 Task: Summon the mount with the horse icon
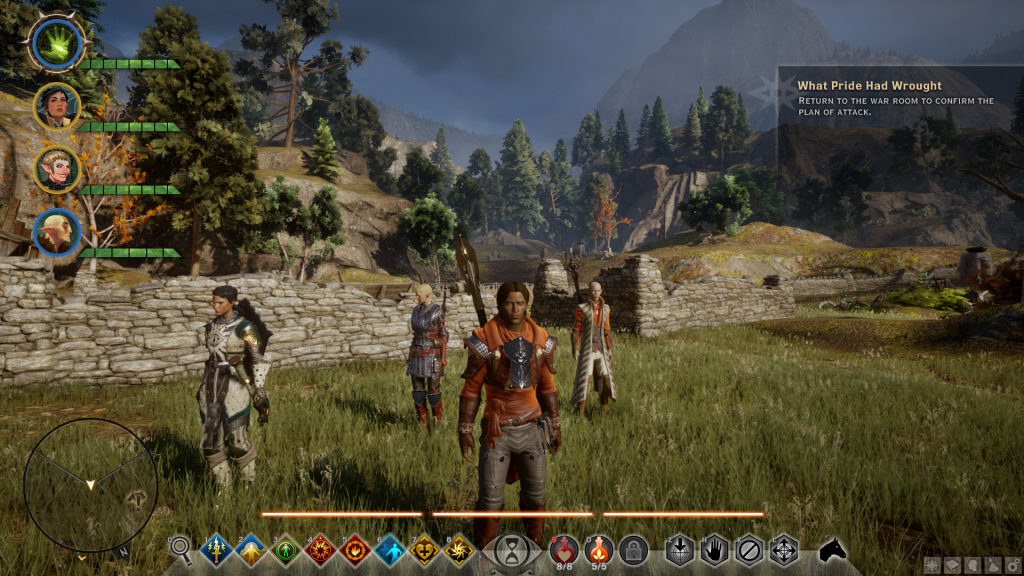833,549
